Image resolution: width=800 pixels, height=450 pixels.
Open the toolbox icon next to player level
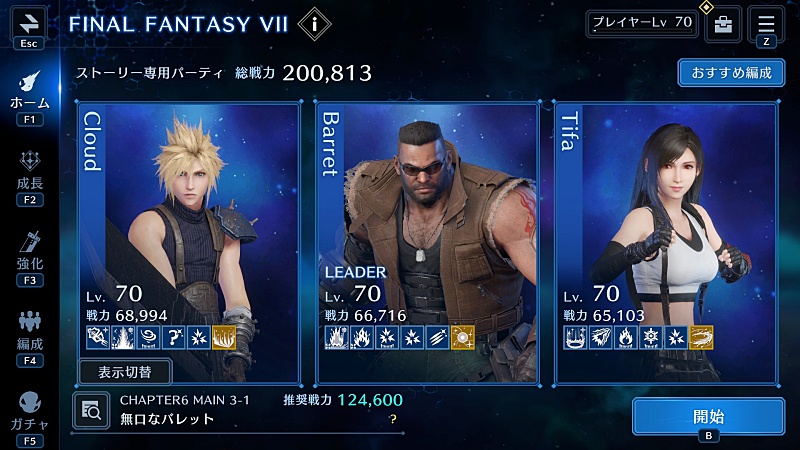723,24
